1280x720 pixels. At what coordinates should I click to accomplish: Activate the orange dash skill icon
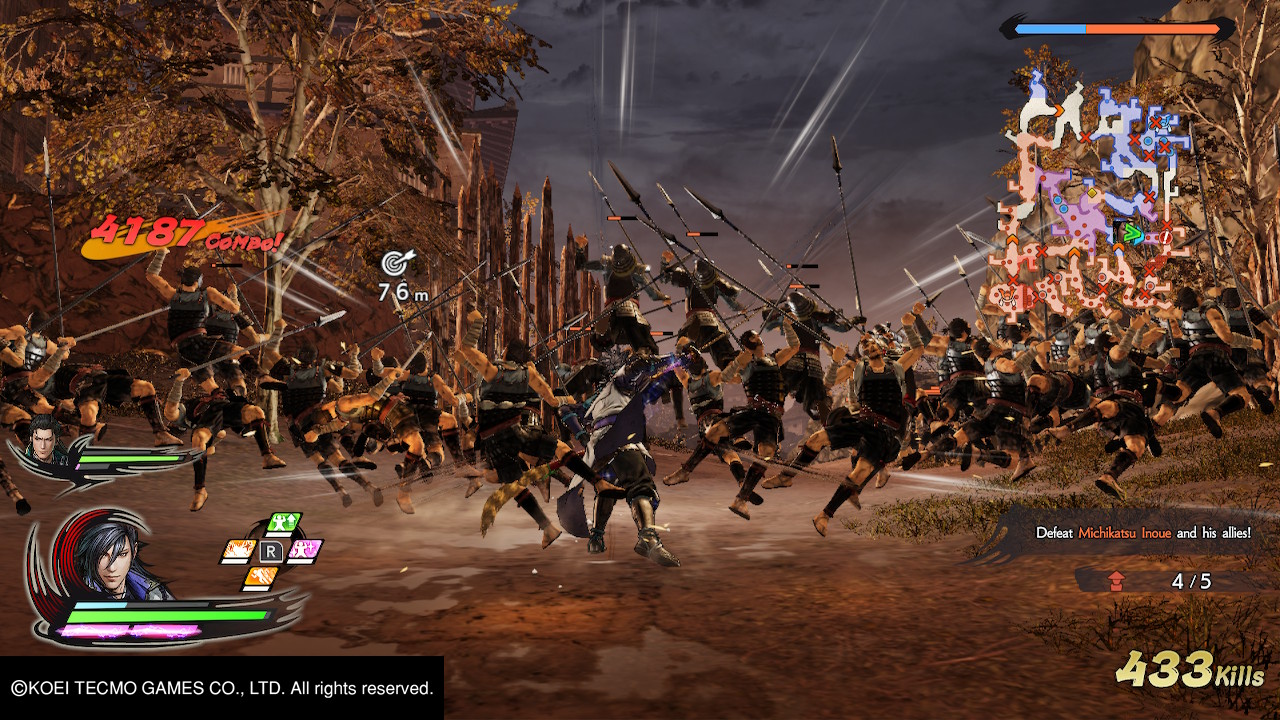click(x=260, y=577)
